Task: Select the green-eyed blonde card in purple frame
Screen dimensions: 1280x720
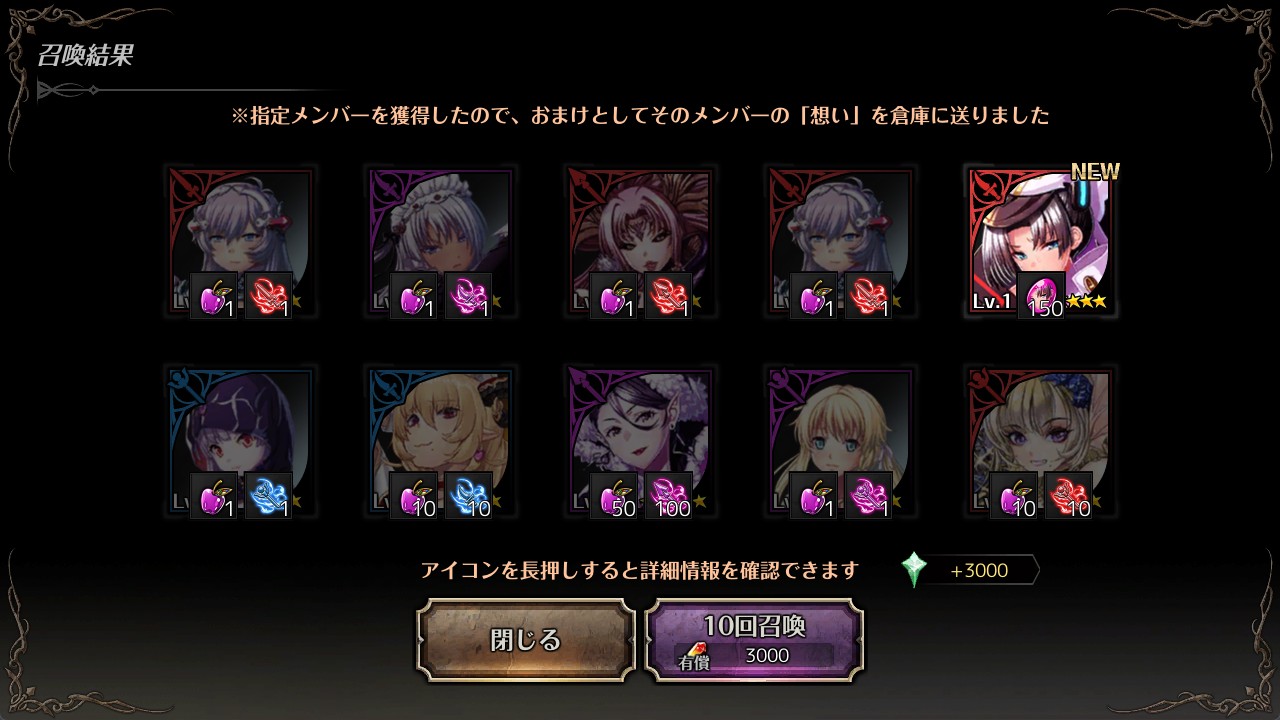Action: (840, 442)
